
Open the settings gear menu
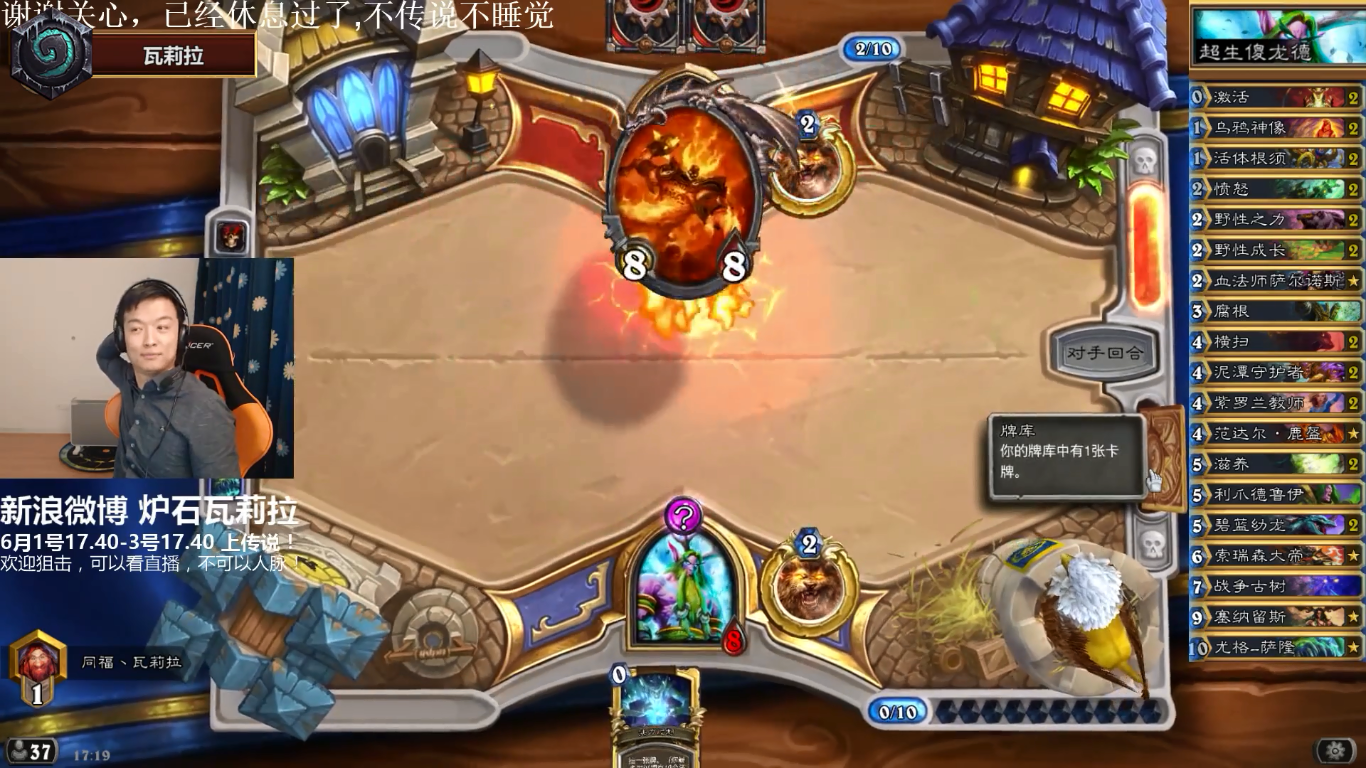click(1335, 750)
